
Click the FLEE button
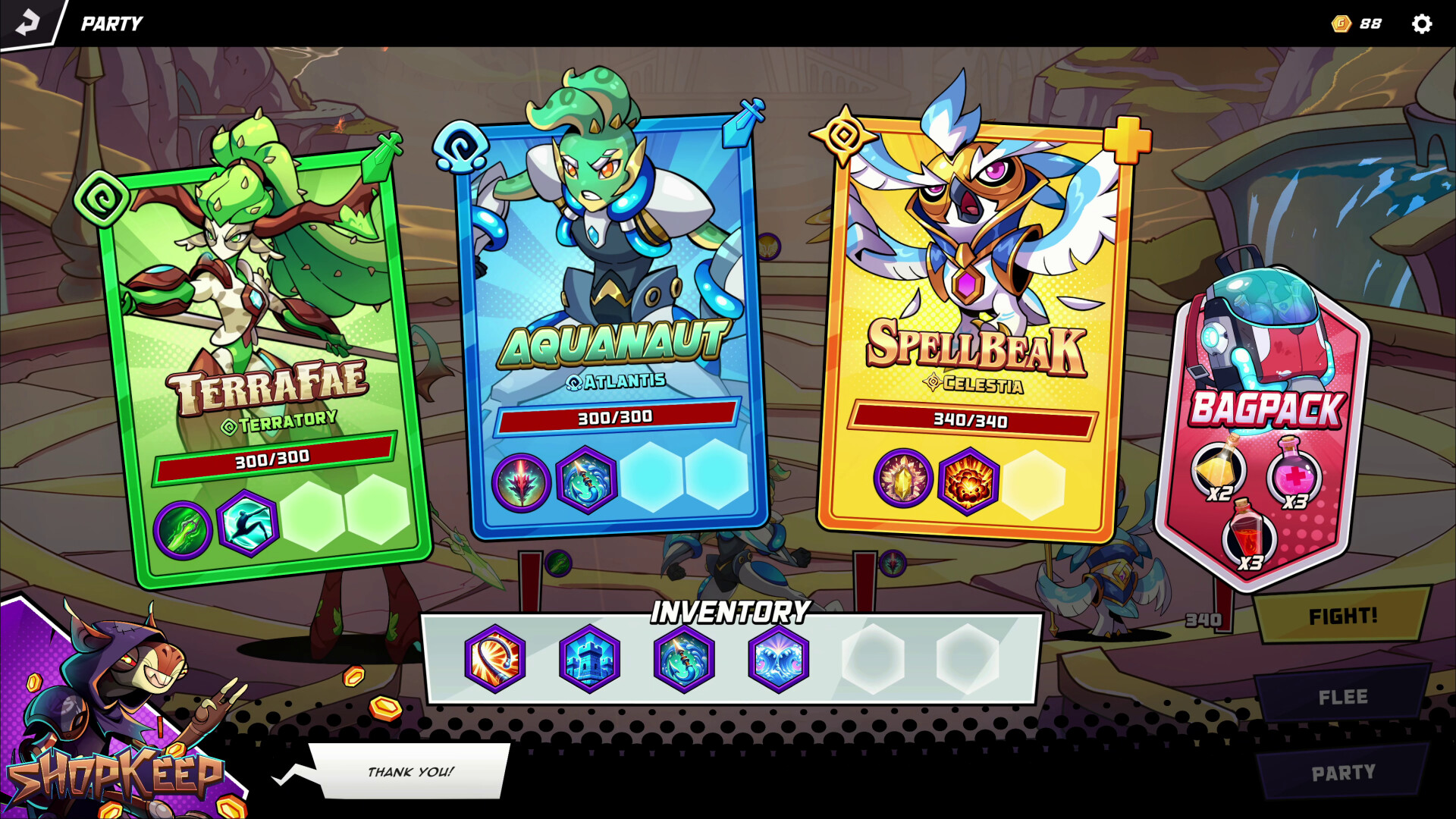1344,695
